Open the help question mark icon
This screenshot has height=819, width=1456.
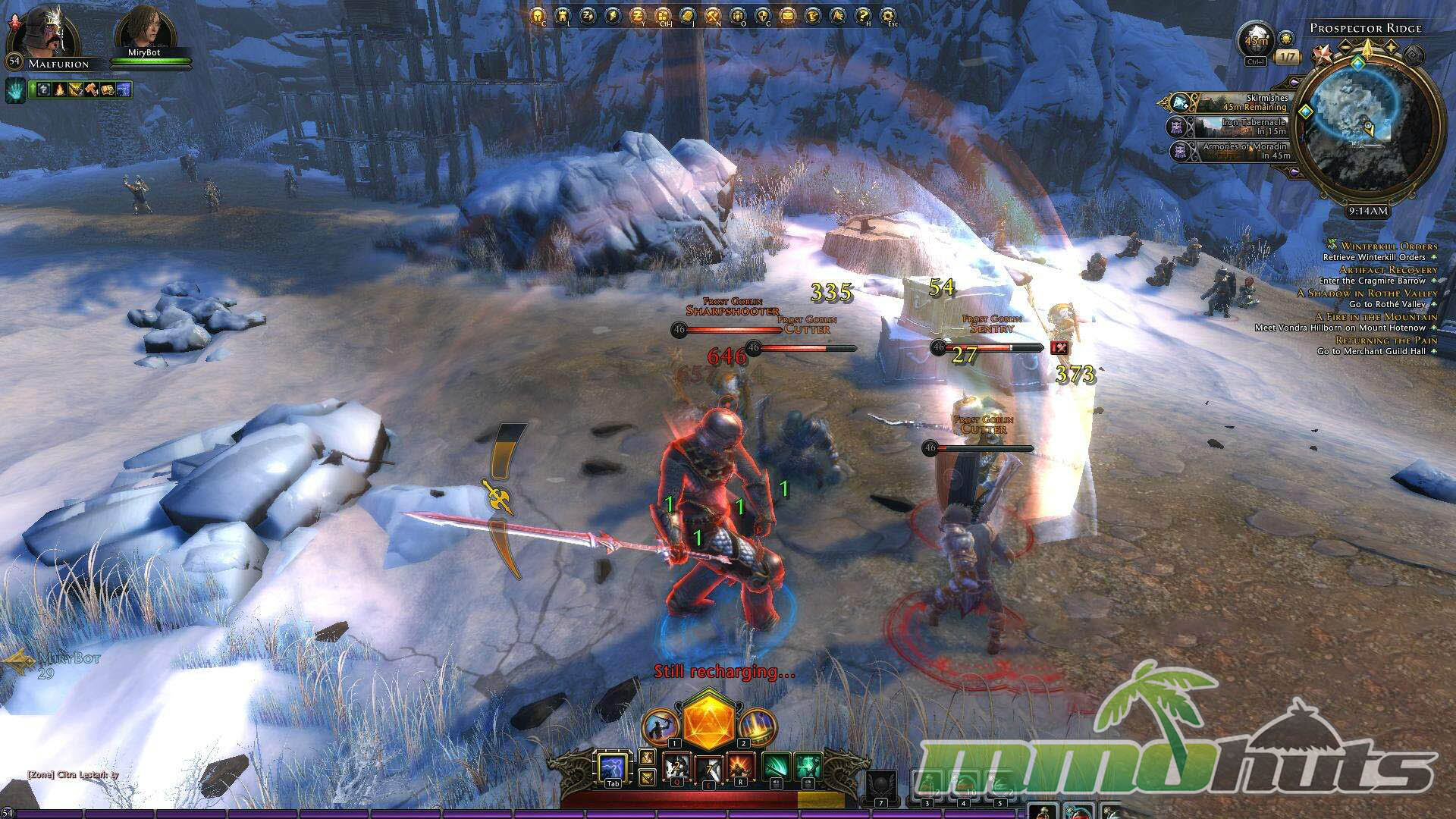click(862, 14)
